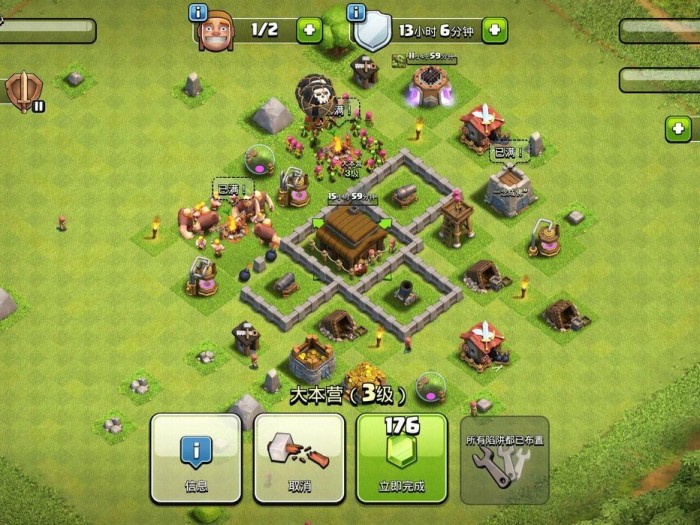
Task: Tap the green plus beside builders 1/2
Action: (309, 30)
